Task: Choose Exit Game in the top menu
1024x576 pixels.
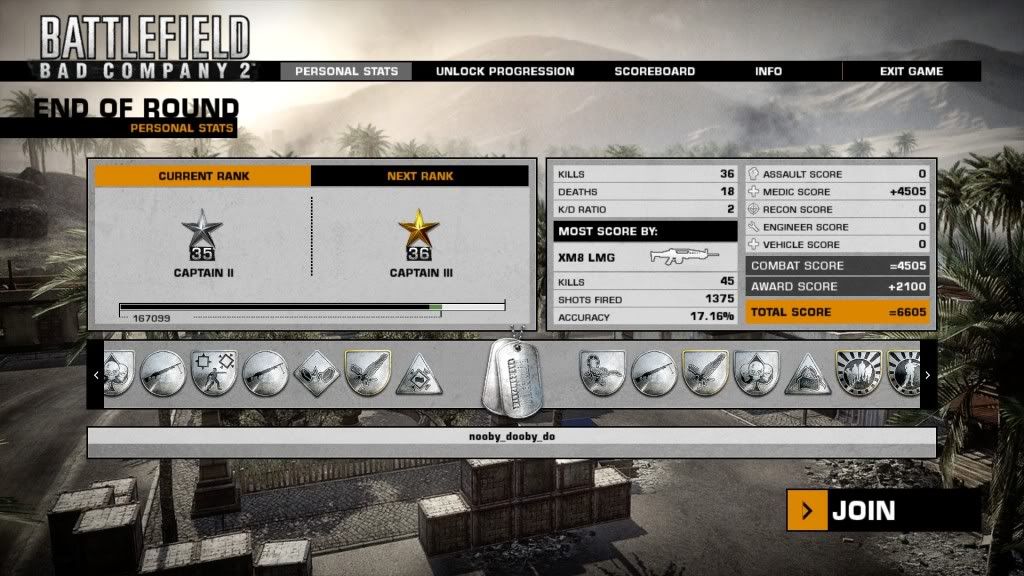Action: [911, 71]
